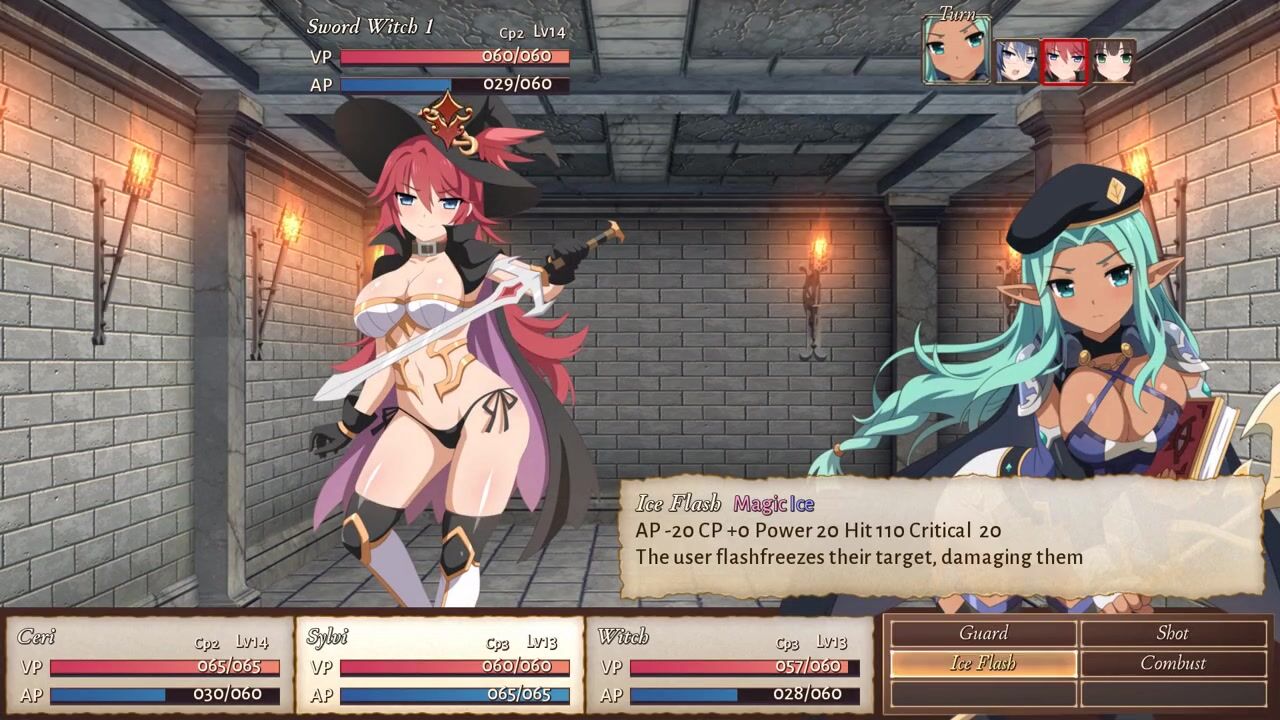The height and width of the screenshot is (720, 1280).
Task: Click the brown-haired girl turn portrait
Action: click(x=1112, y=61)
